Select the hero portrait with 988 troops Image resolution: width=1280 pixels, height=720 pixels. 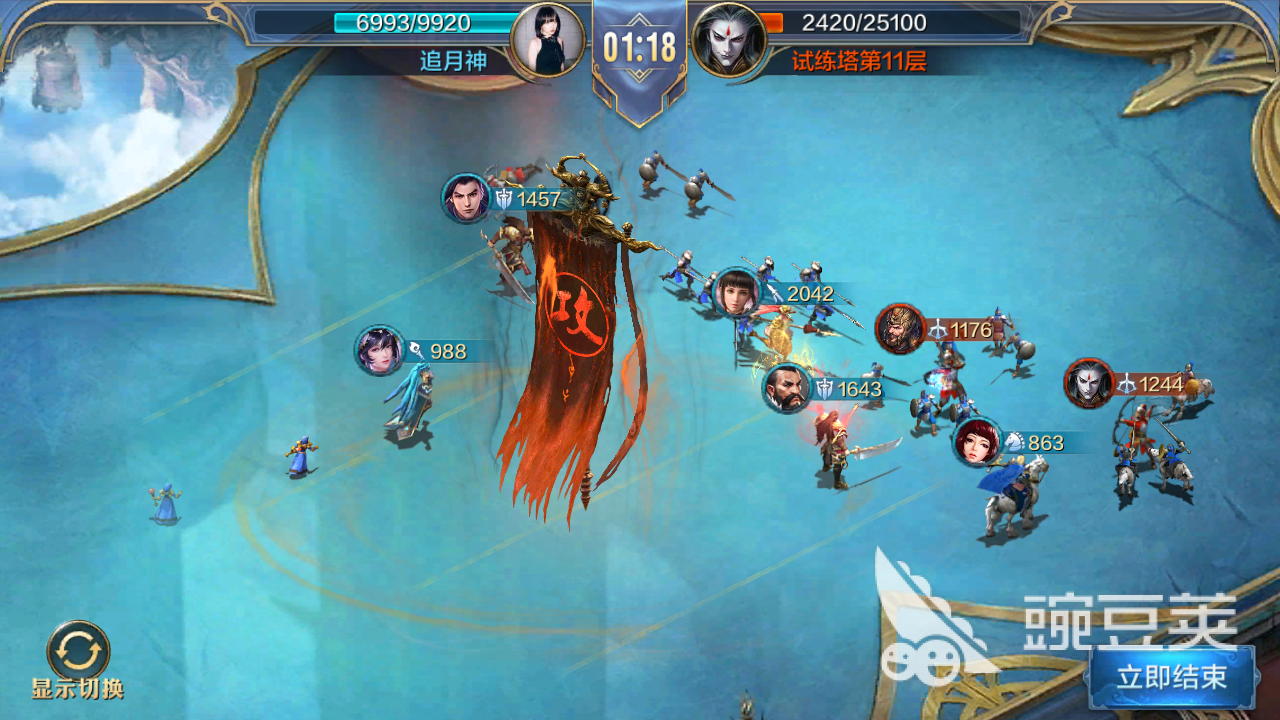(380, 351)
